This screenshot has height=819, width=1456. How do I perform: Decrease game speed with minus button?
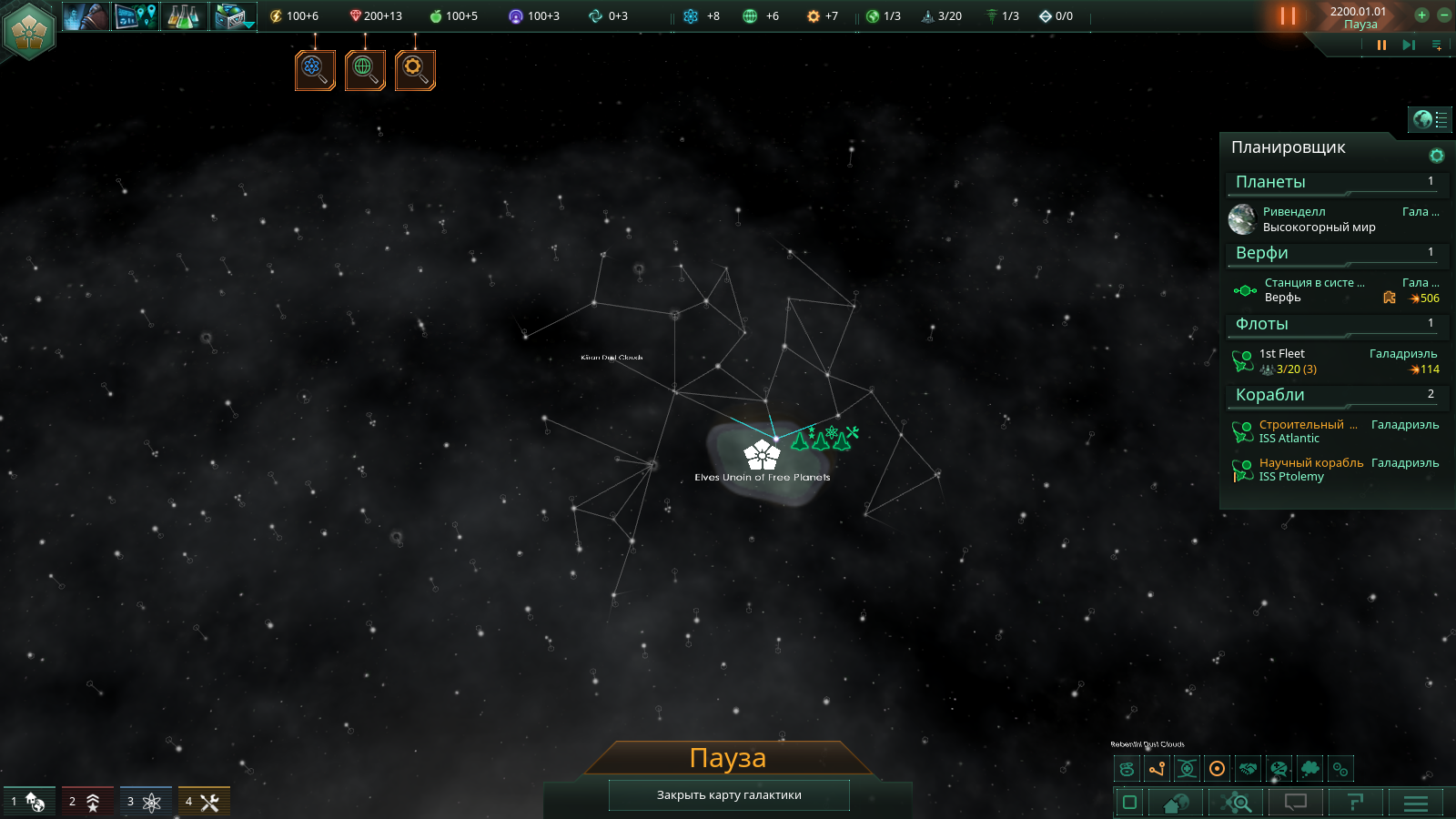(x=1443, y=15)
